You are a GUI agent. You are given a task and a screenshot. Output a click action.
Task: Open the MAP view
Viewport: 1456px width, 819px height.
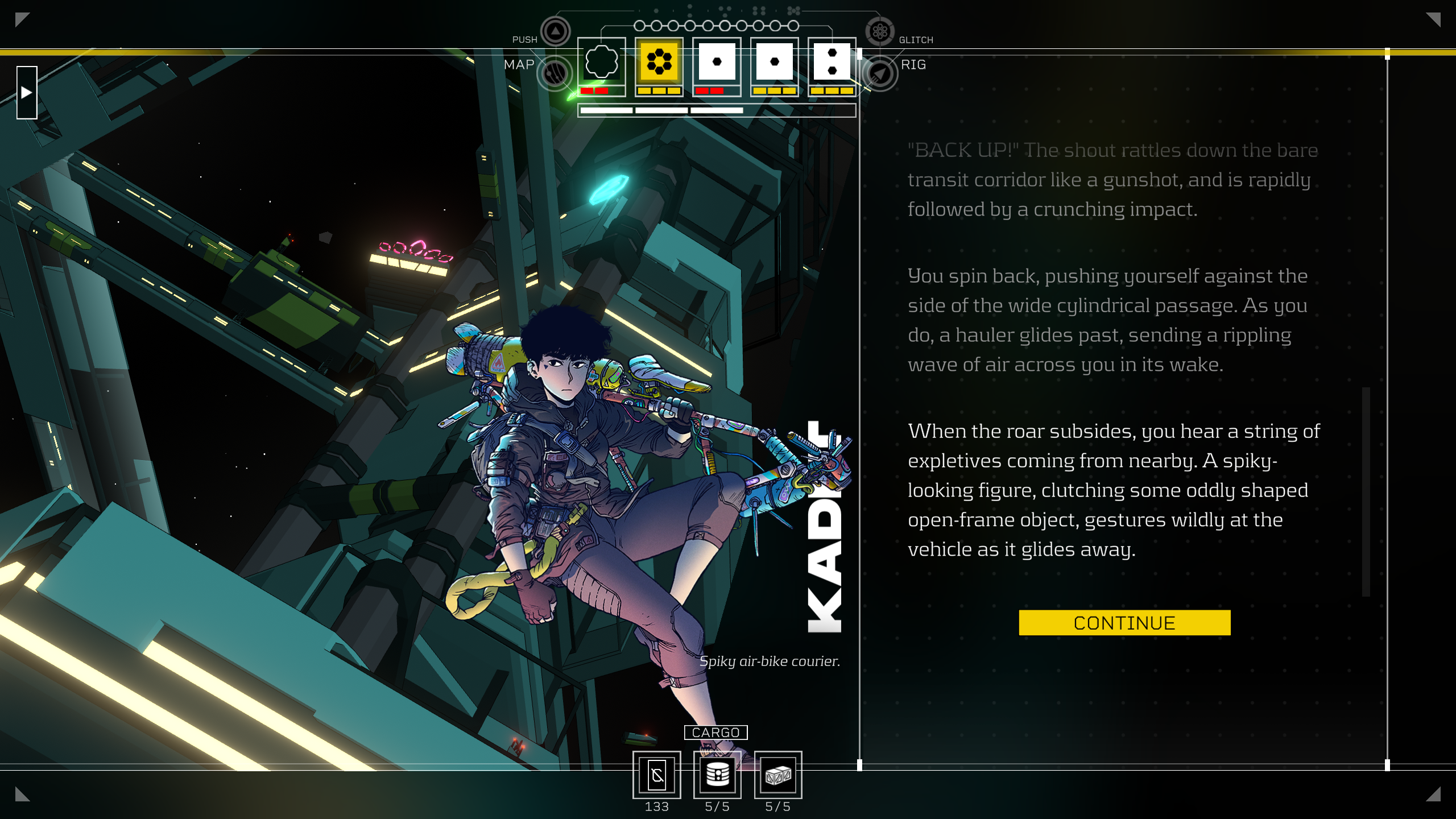[555, 73]
